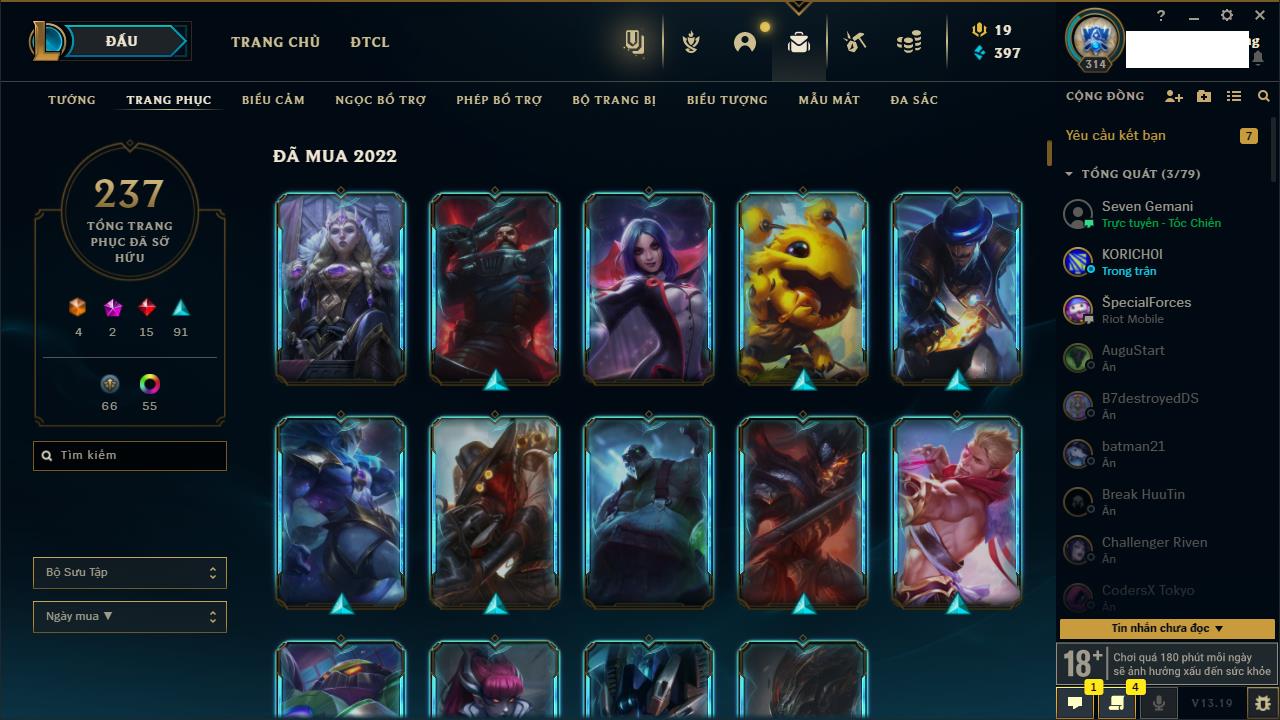Go to TRANG CHỦ home page
1280x720 pixels.
[x=275, y=42]
